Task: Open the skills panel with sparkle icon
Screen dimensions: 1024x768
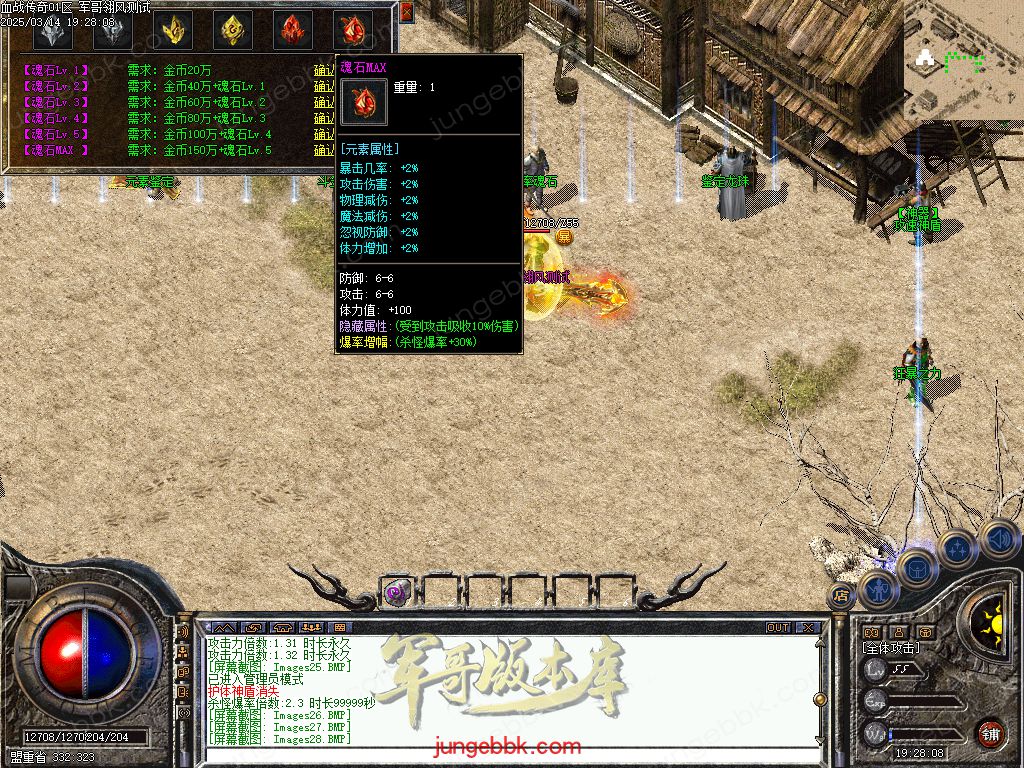Action: click(x=957, y=549)
